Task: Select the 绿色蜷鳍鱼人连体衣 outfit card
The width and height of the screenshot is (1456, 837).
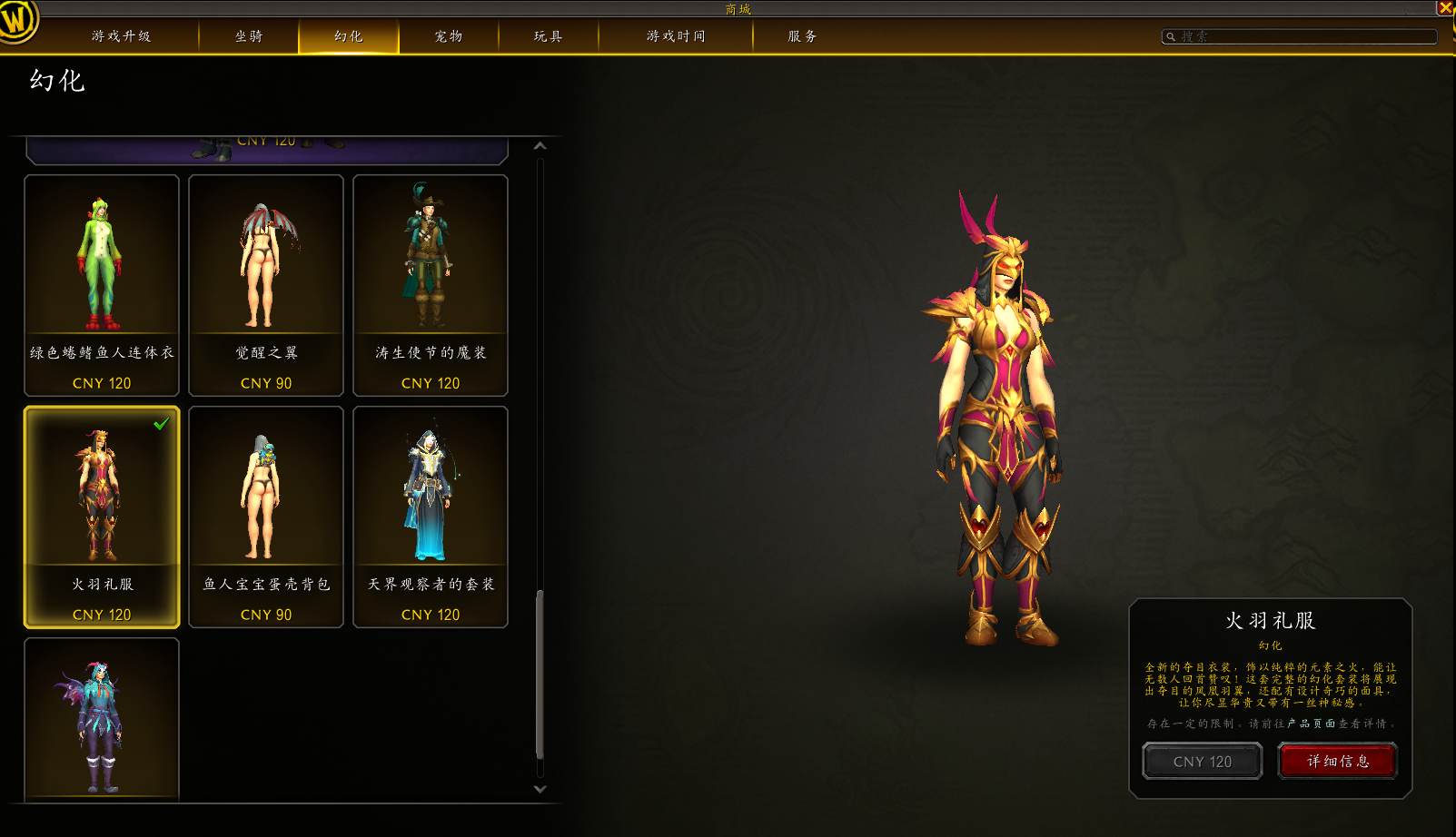Action: point(102,285)
